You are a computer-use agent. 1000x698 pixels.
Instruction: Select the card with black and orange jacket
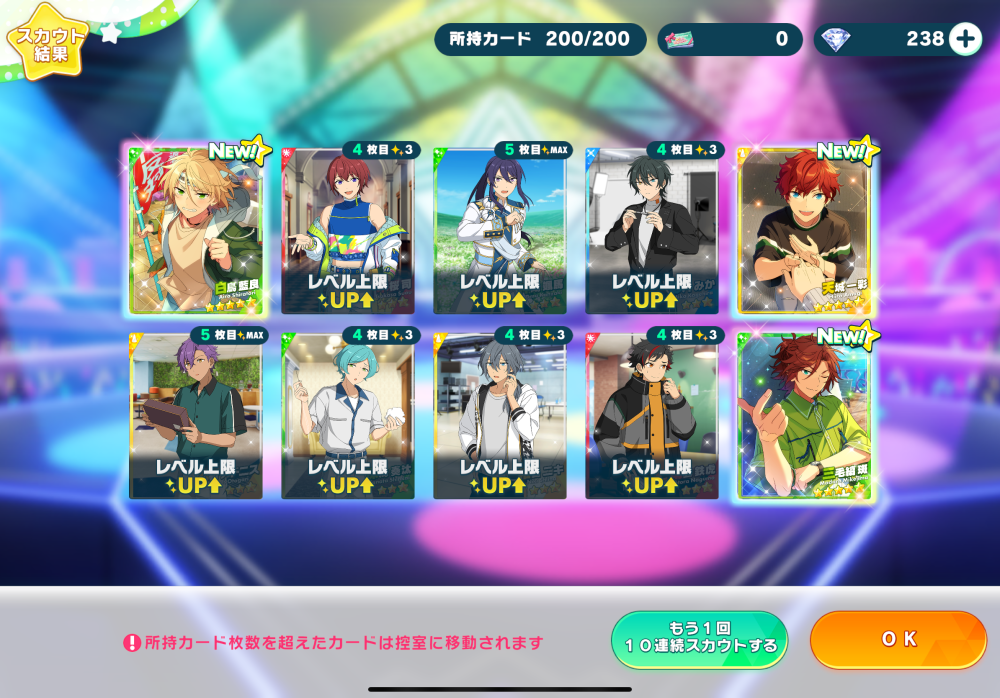pos(652,415)
